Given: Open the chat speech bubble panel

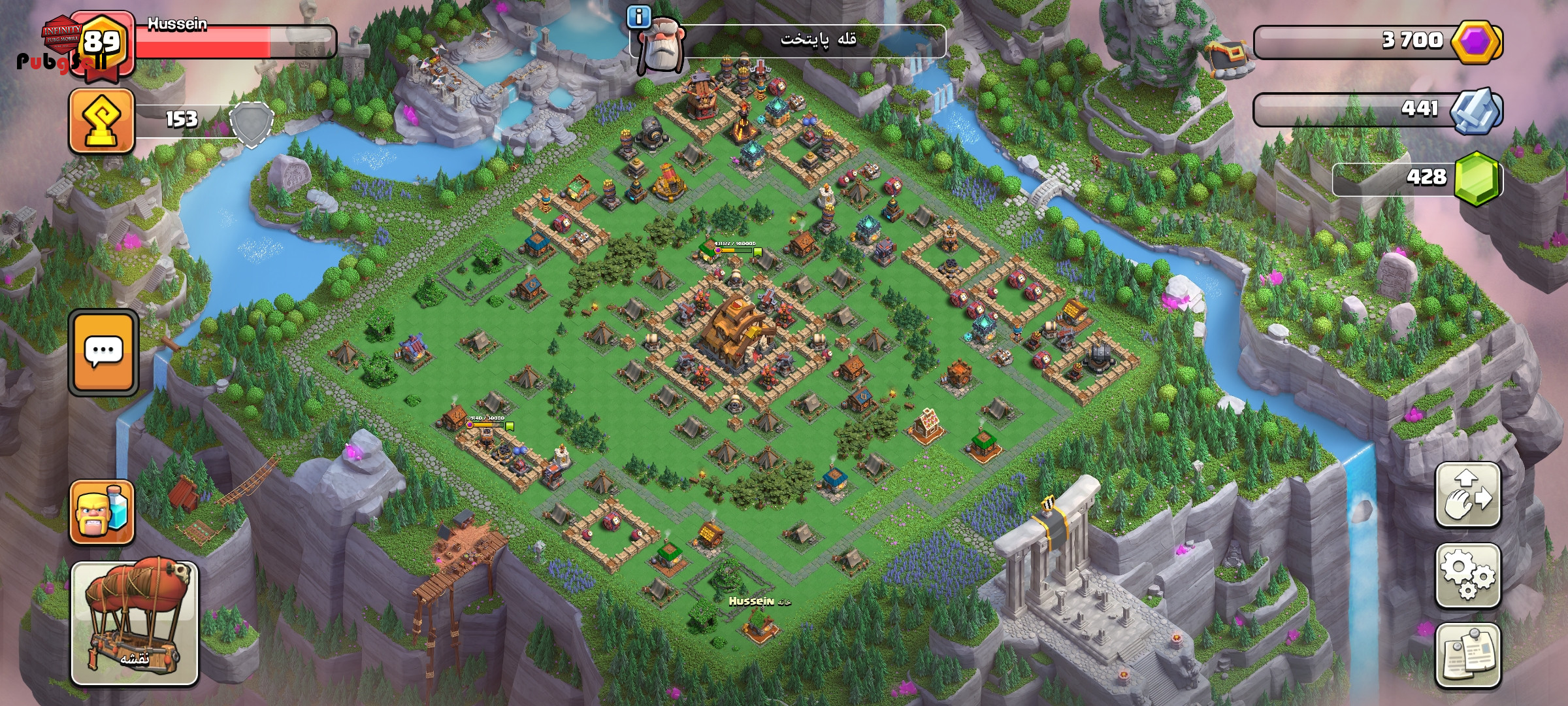Looking at the screenshot, I should click(x=103, y=353).
